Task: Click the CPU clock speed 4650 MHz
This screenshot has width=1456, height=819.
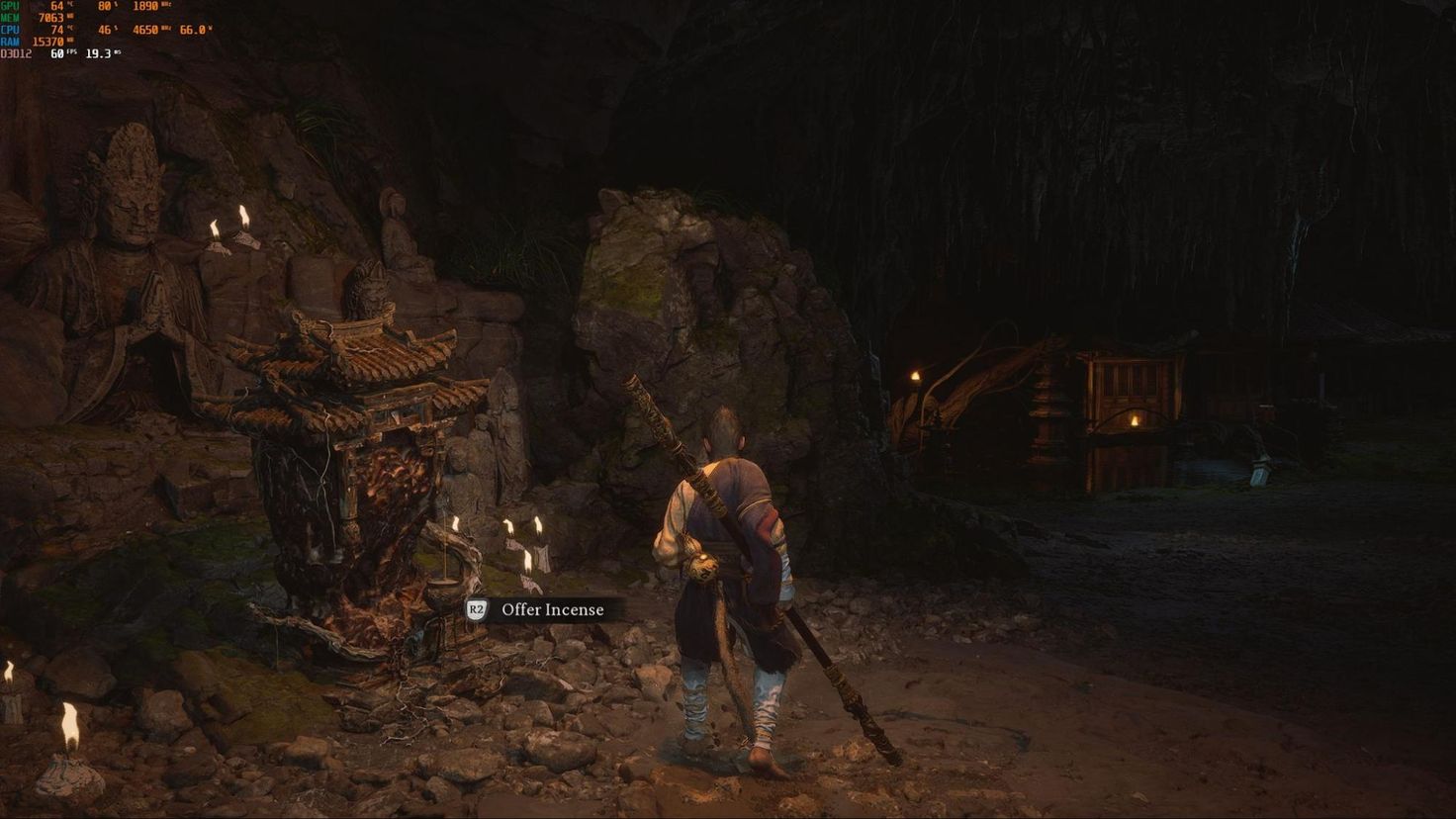Action: point(145,30)
